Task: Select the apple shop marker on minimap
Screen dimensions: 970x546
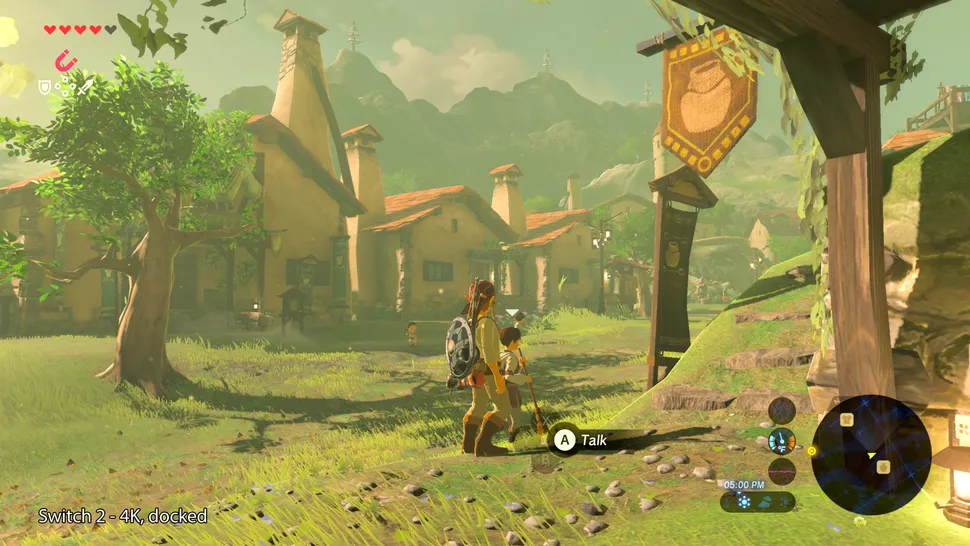Action: 882,466
